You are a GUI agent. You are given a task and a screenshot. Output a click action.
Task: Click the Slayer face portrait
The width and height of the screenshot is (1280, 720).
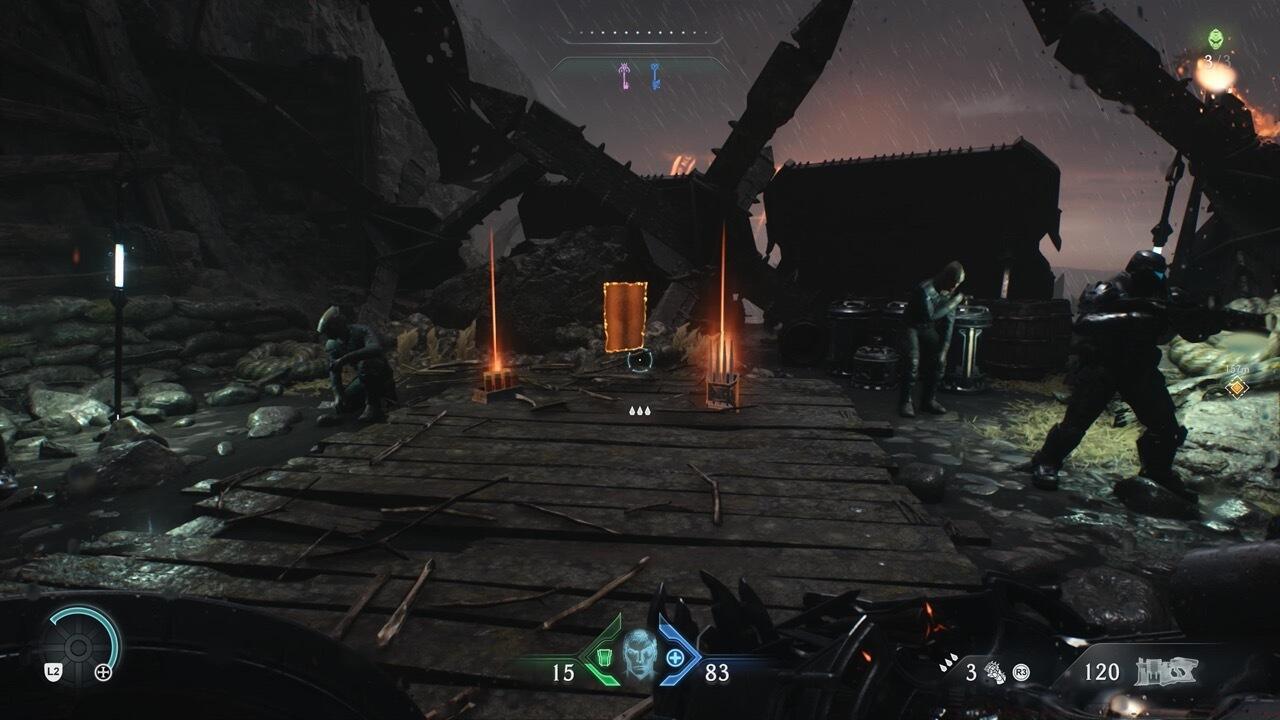(x=639, y=656)
